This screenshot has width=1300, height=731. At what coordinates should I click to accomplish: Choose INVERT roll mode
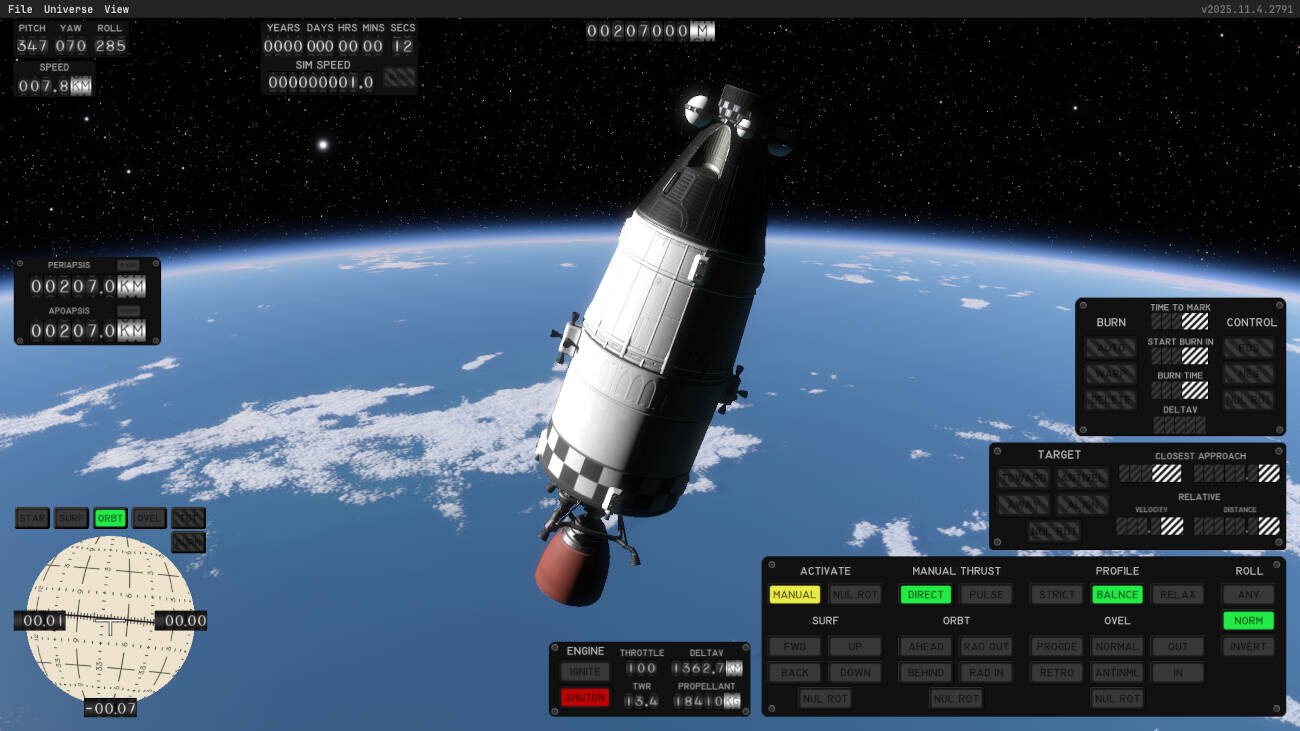[x=1248, y=647]
